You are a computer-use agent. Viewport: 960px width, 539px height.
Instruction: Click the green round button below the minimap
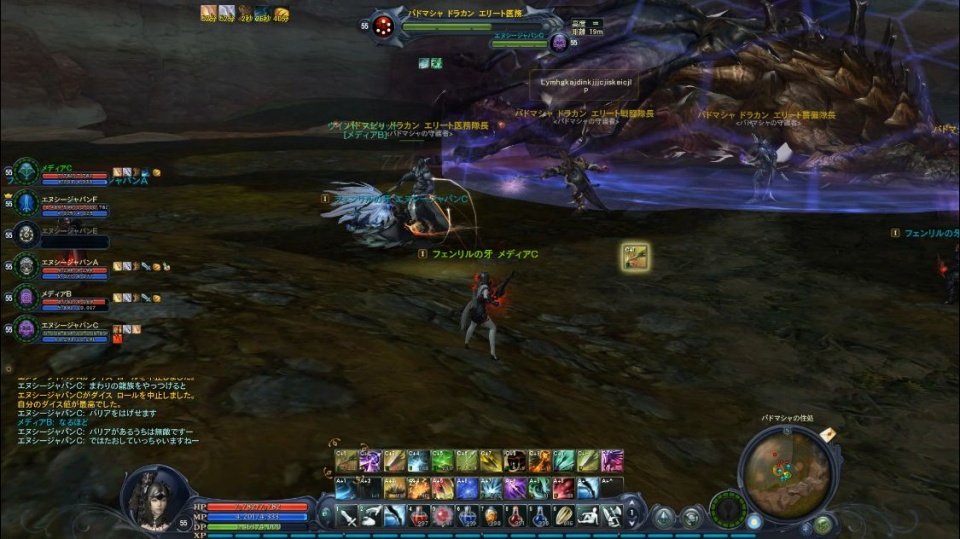(x=823, y=523)
